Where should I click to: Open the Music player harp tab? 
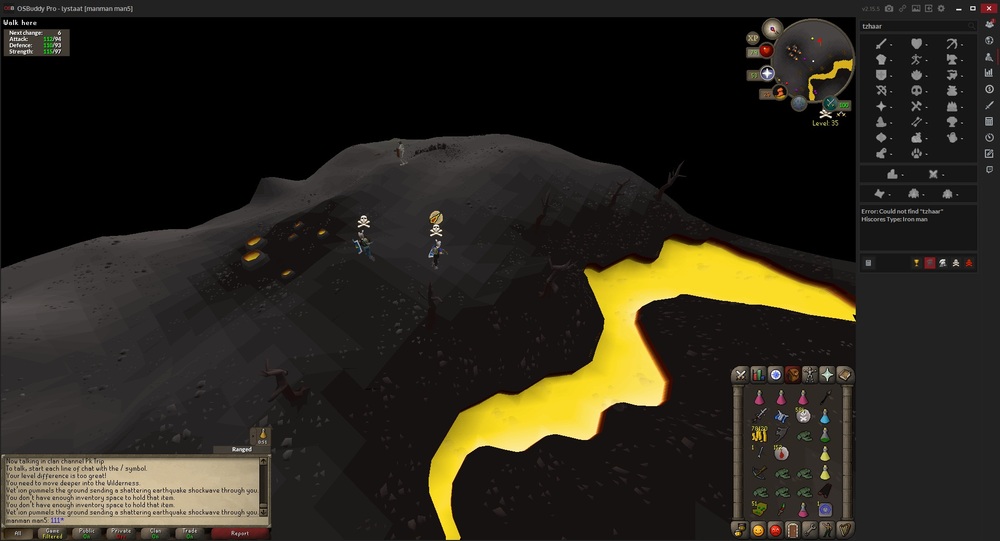coord(845,529)
